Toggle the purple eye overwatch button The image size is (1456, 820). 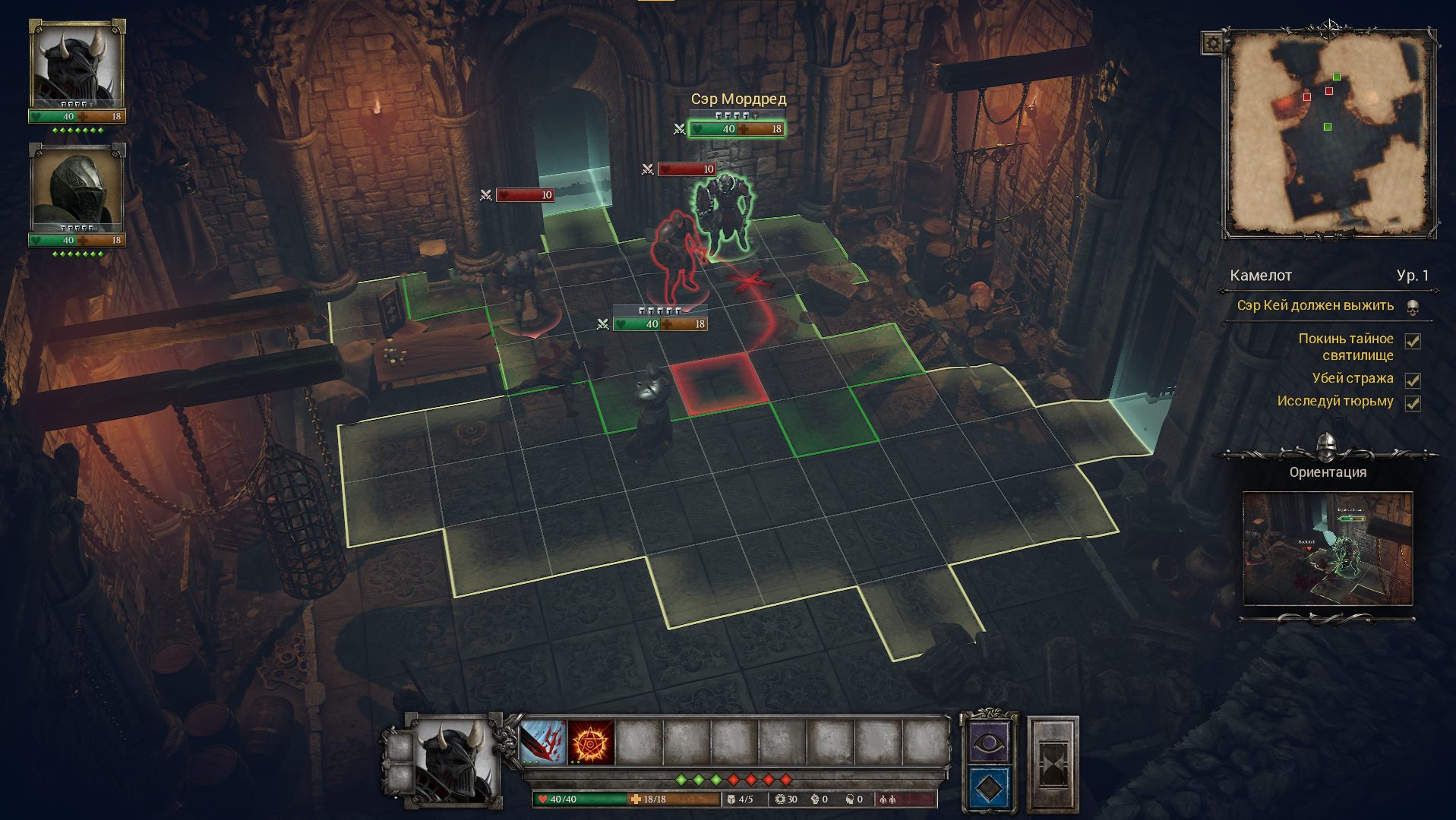(x=987, y=742)
